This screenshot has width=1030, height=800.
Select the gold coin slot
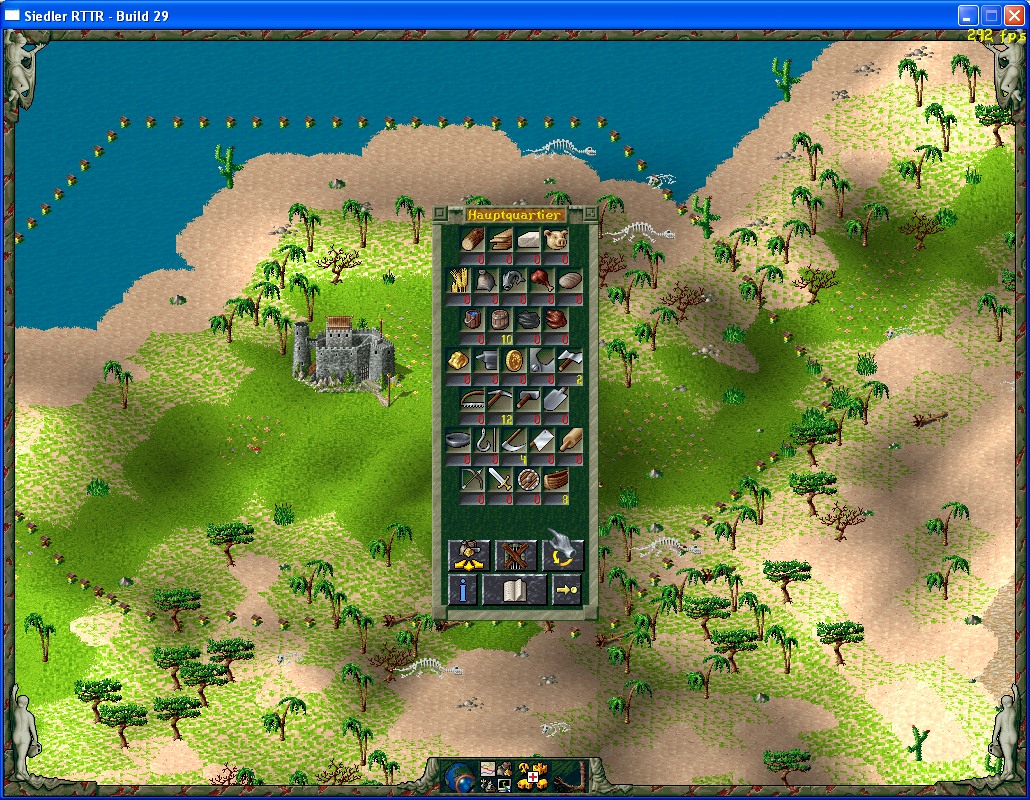(x=515, y=361)
